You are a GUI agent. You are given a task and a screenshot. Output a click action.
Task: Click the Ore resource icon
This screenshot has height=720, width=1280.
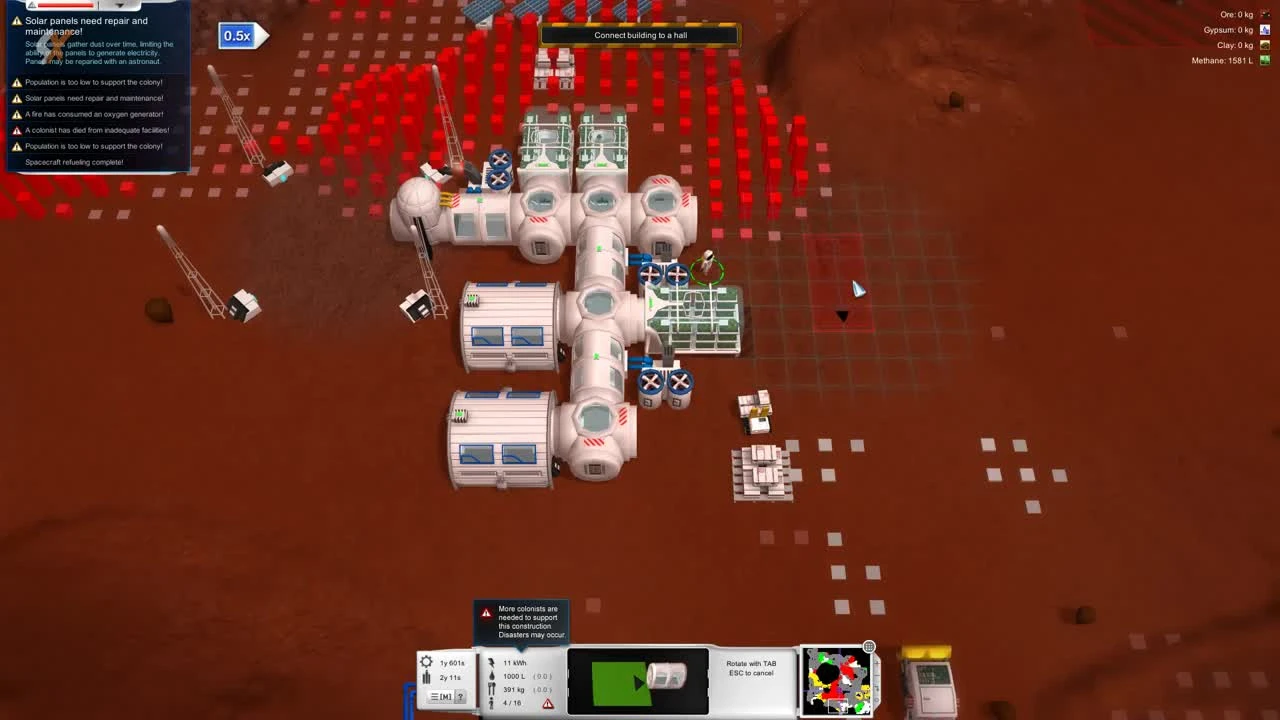point(1264,15)
